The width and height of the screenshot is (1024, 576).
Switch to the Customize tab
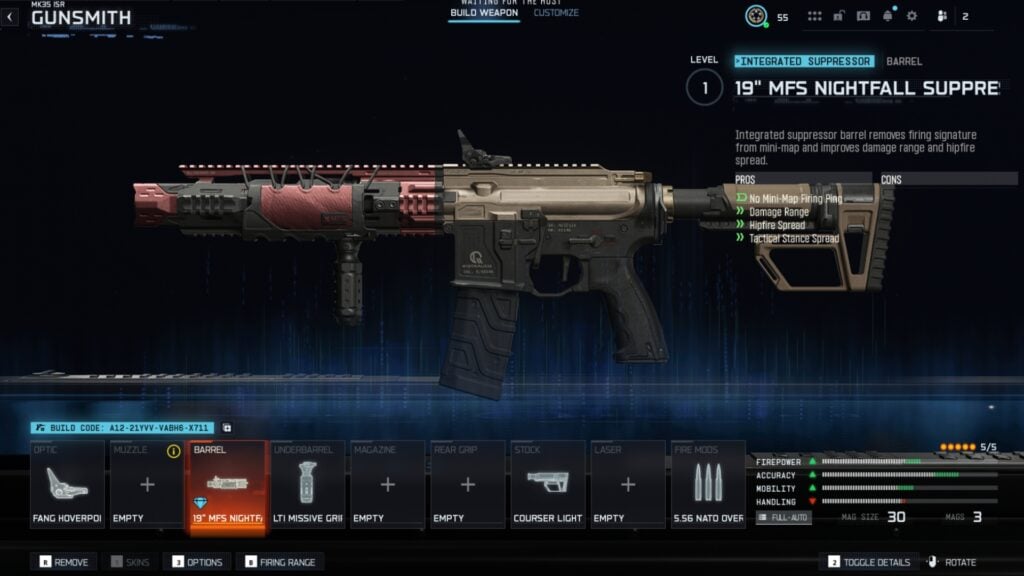[556, 13]
